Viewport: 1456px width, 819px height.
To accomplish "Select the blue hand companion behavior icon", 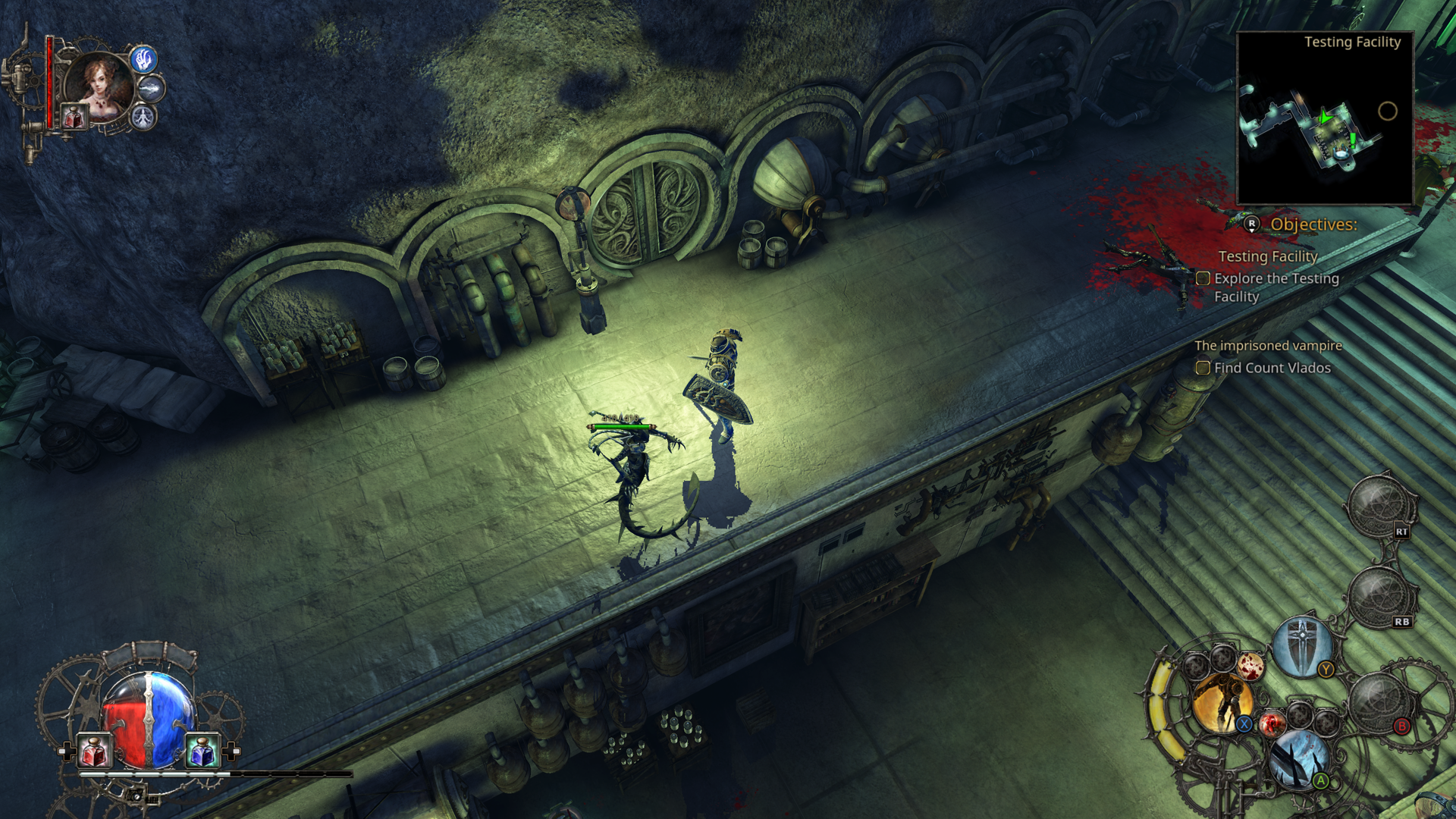I will pos(143,59).
